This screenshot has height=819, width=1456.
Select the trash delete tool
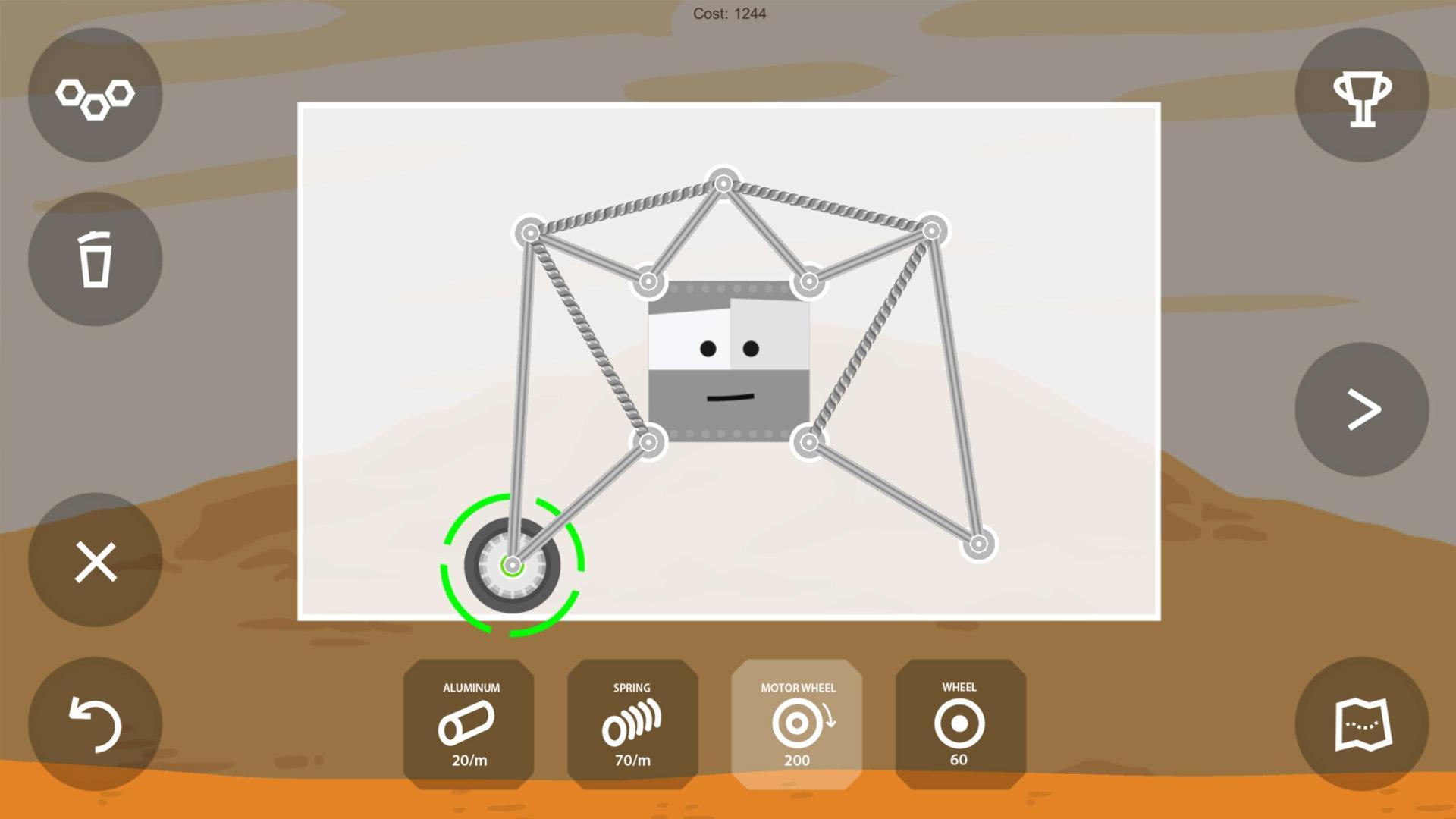click(94, 260)
